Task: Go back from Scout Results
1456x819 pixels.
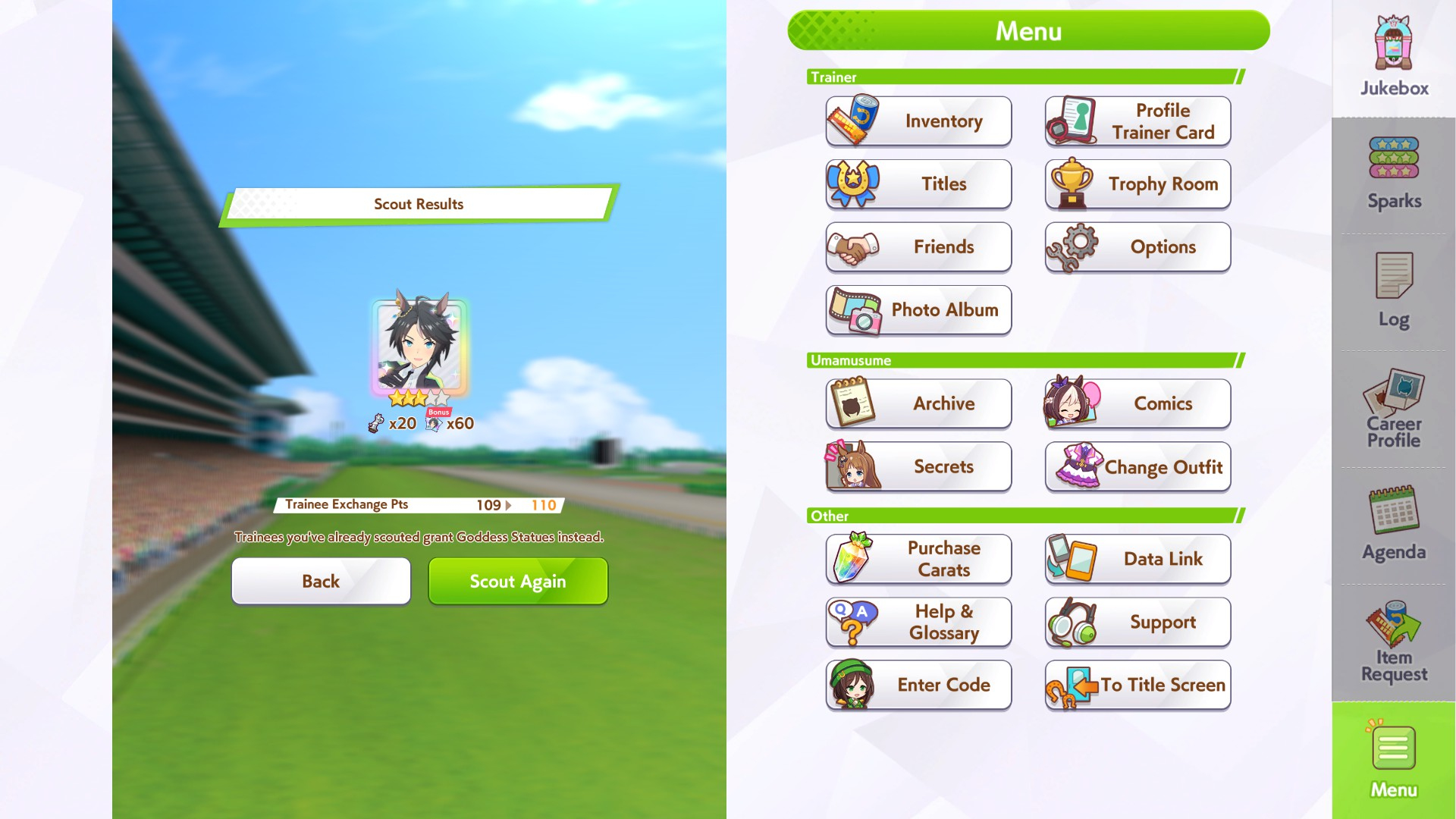Action: 321,582
